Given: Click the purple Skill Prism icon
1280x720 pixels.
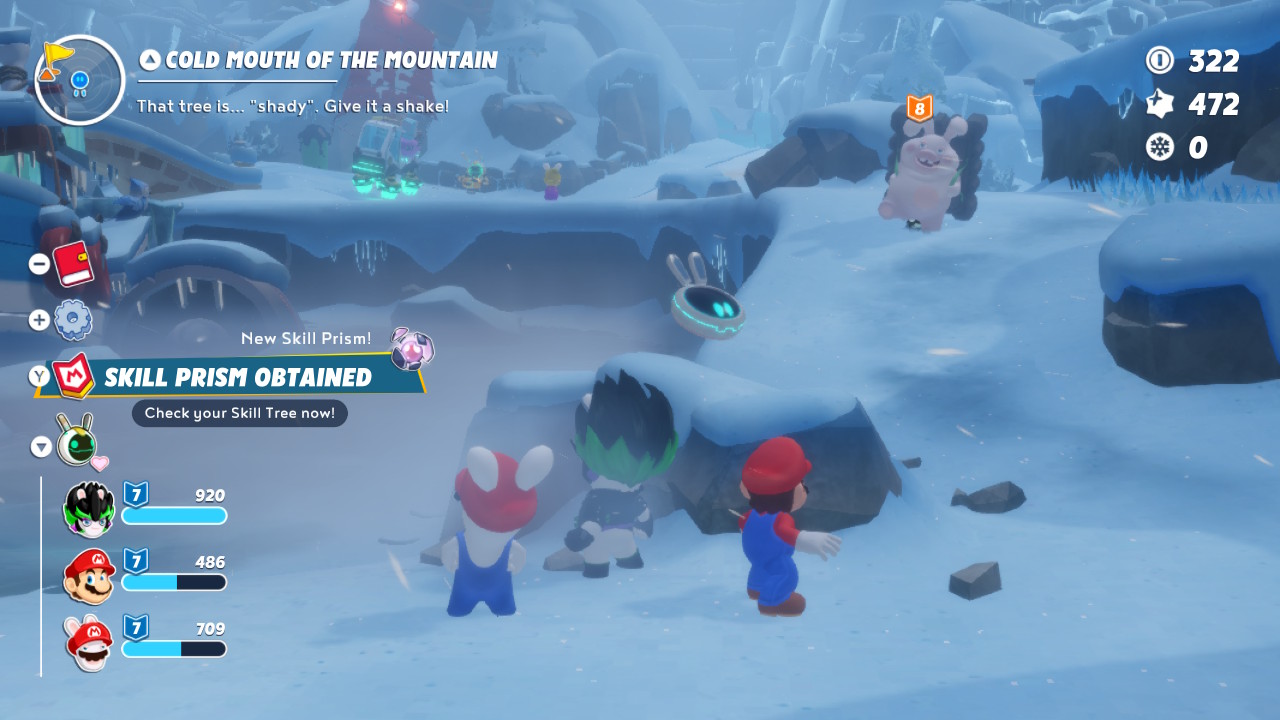Looking at the screenshot, I should [x=411, y=349].
